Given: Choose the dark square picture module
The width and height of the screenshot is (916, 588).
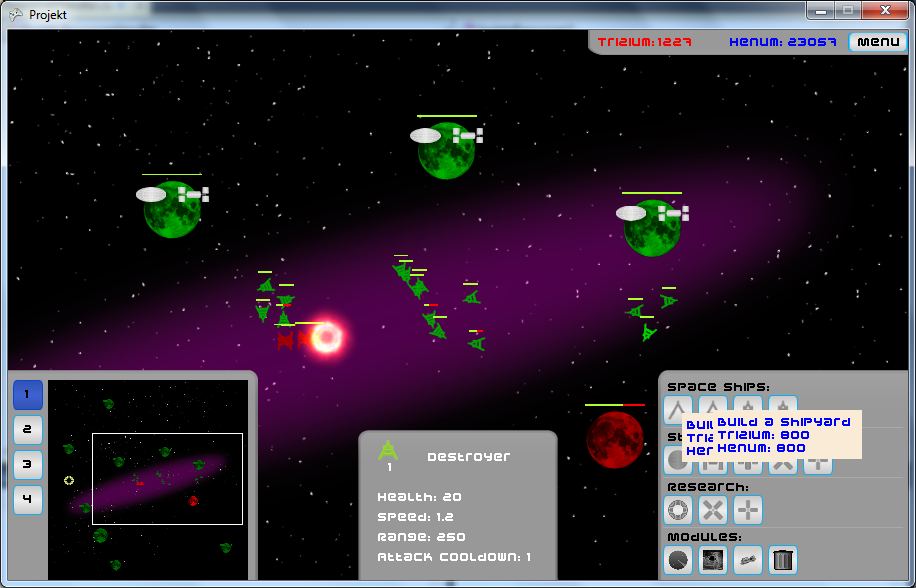Looking at the screenshot, I should point(713,560).
